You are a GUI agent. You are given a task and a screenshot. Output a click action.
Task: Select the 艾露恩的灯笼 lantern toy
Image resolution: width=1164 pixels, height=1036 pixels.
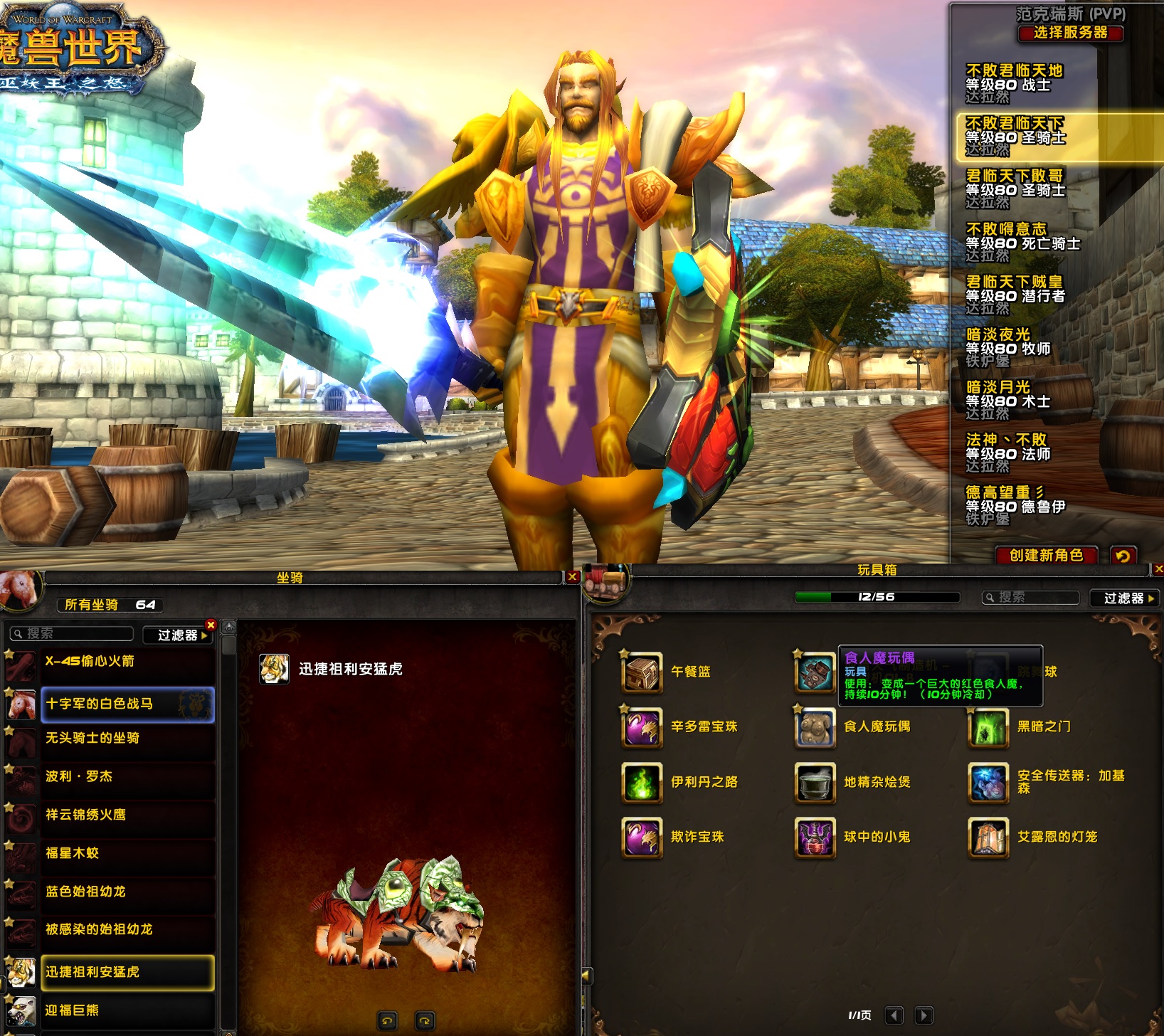click(988, 837)
